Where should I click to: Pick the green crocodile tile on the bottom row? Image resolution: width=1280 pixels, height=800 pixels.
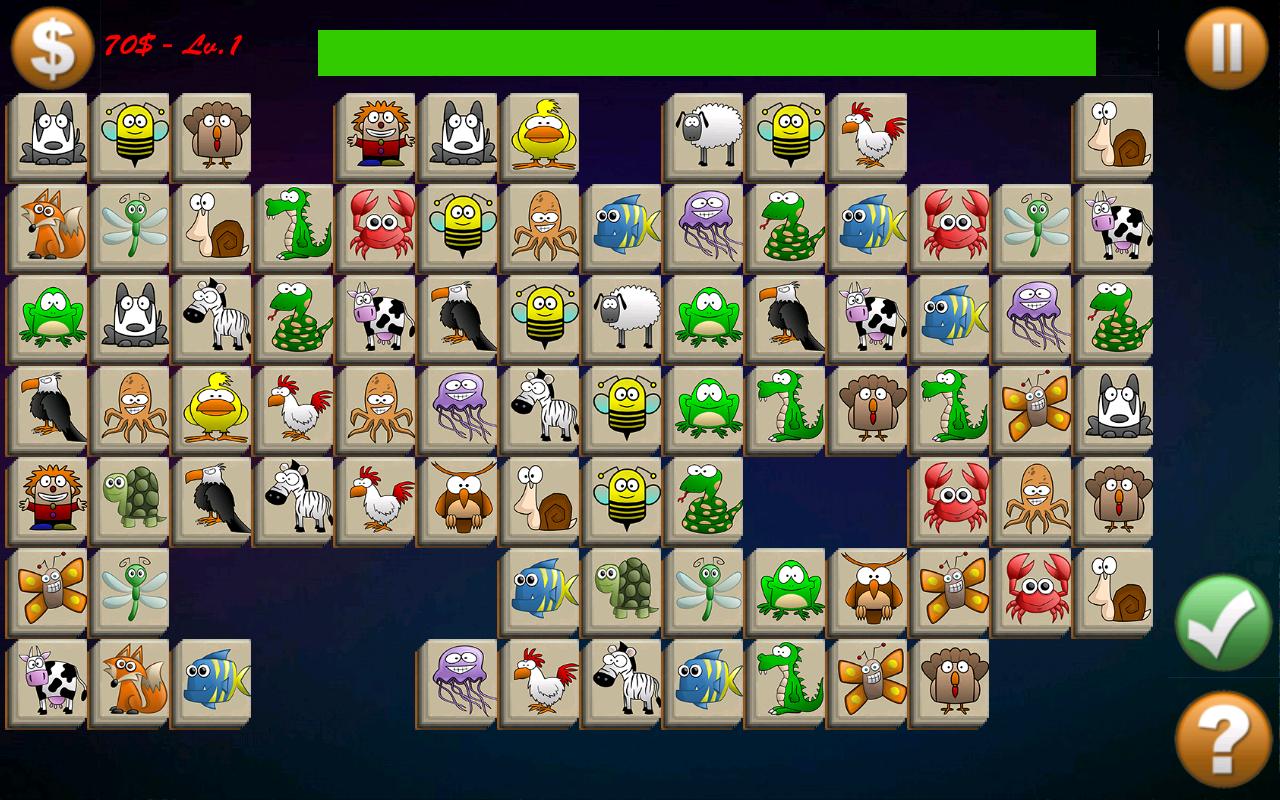click(x=784, y=680)
